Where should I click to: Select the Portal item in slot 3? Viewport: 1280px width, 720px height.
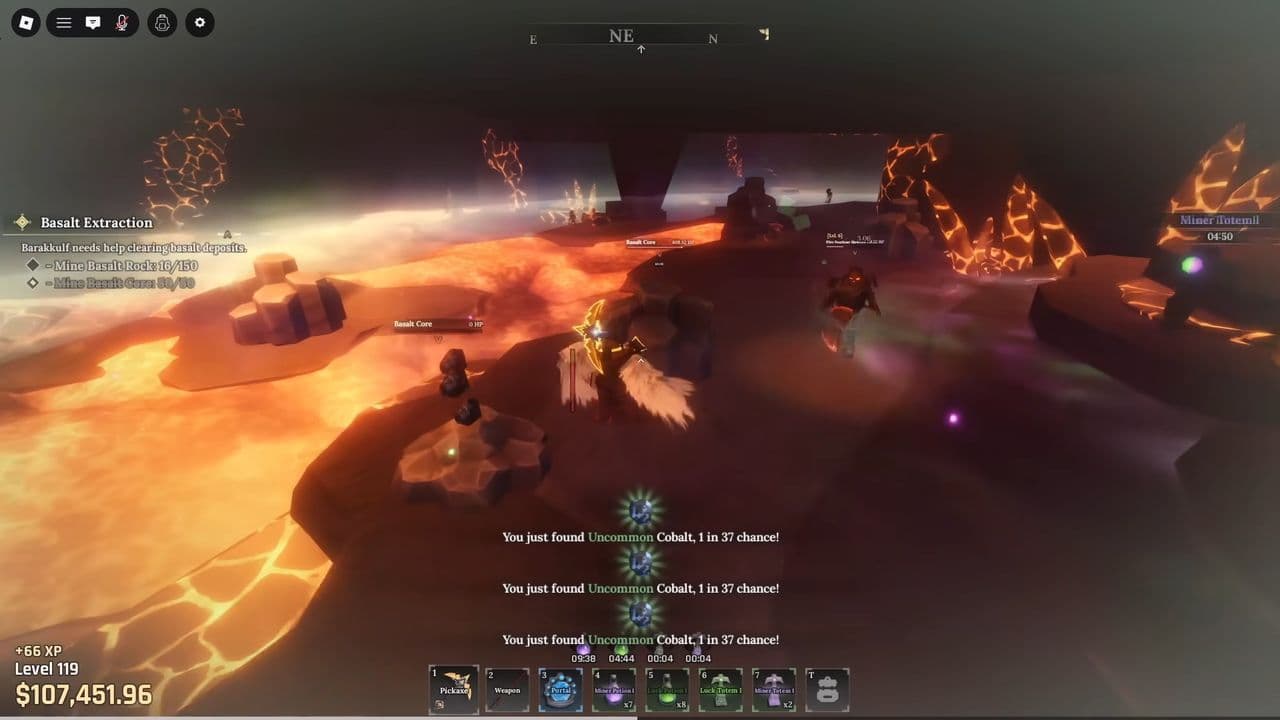560,688
